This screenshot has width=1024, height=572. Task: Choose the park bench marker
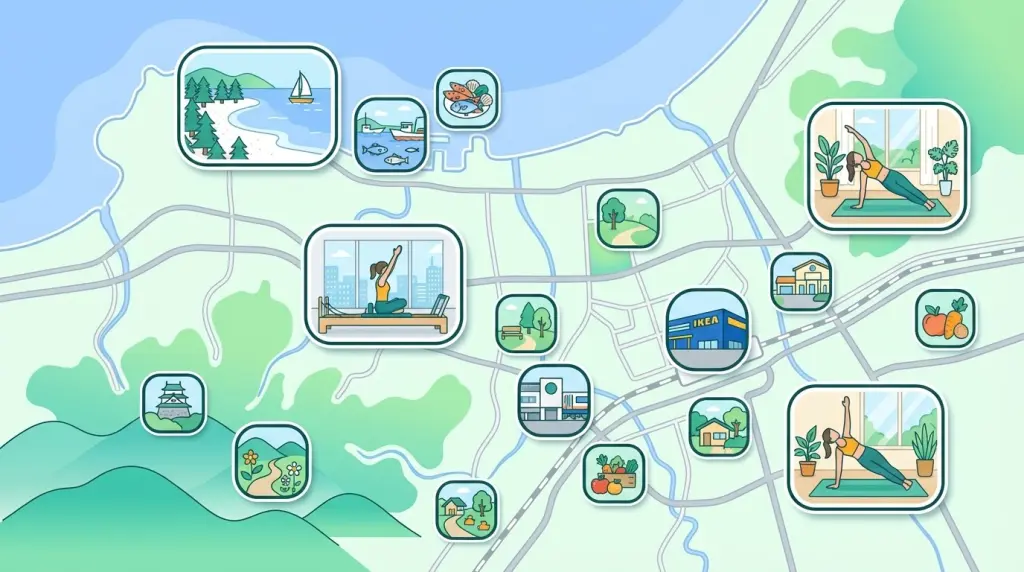click(x=526, y=323)
